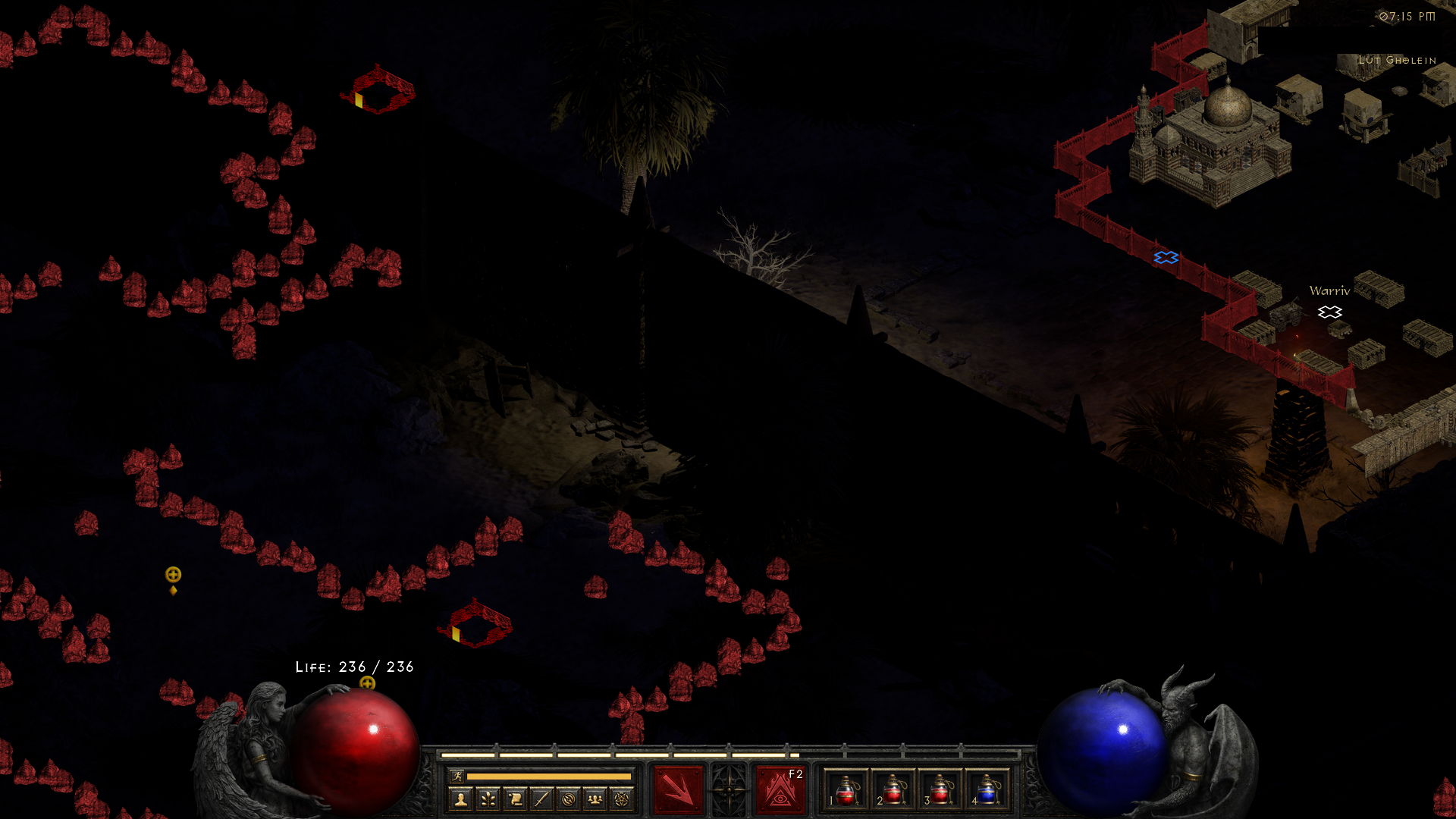This screenshot has width=1456, height=819.
Task: Open the party screen icon
Action: [x=595, y=799]
